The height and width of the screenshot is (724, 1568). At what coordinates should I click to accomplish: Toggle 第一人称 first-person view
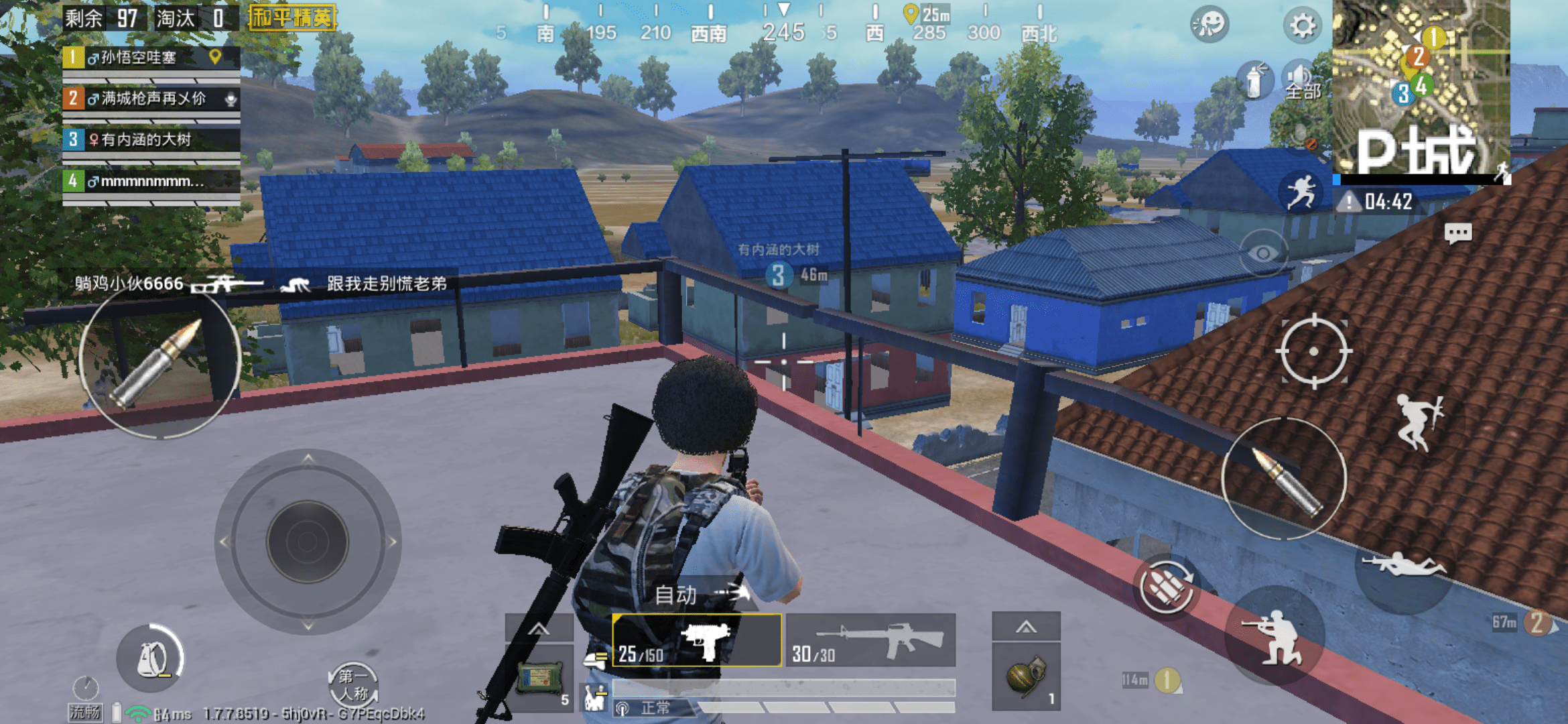[x=353, y=685]
